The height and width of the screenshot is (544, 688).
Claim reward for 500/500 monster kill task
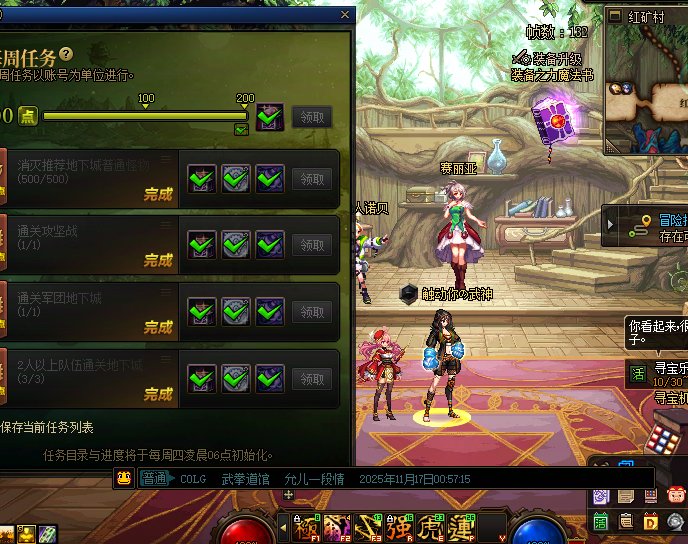(312, 179)
